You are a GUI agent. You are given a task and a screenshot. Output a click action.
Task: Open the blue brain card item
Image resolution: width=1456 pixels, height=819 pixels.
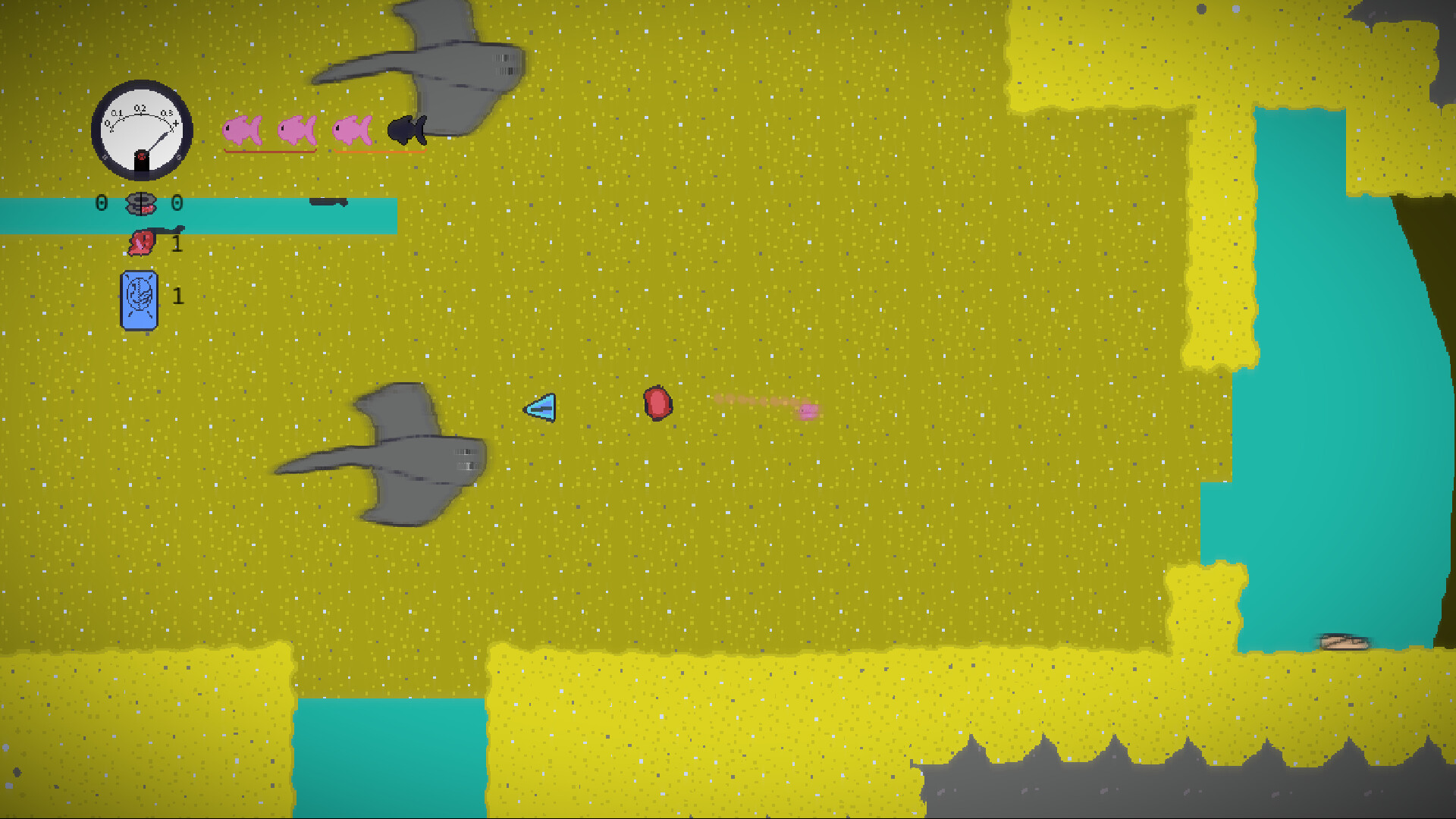(x=140, y=298)
